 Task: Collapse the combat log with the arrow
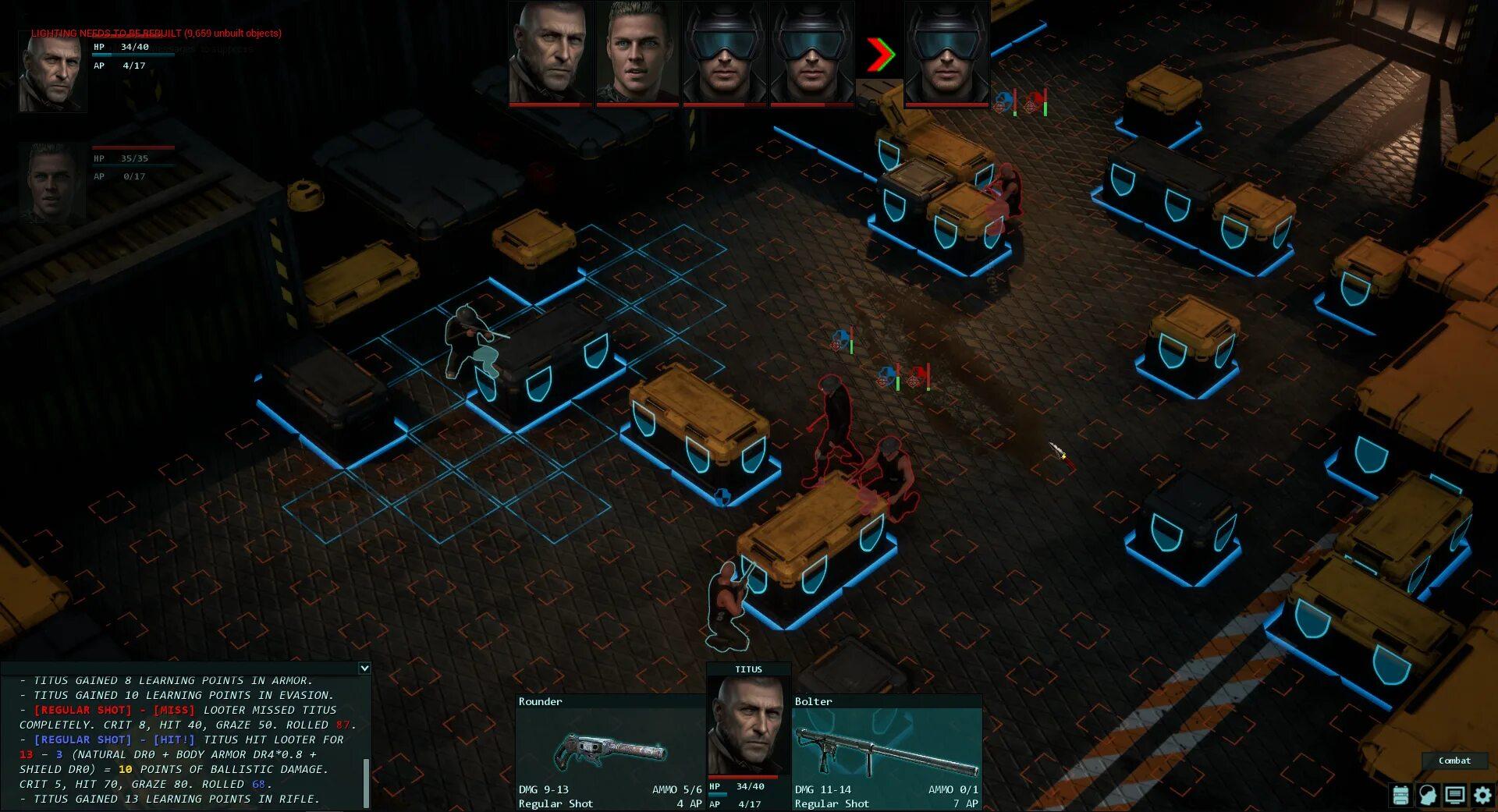364,668
